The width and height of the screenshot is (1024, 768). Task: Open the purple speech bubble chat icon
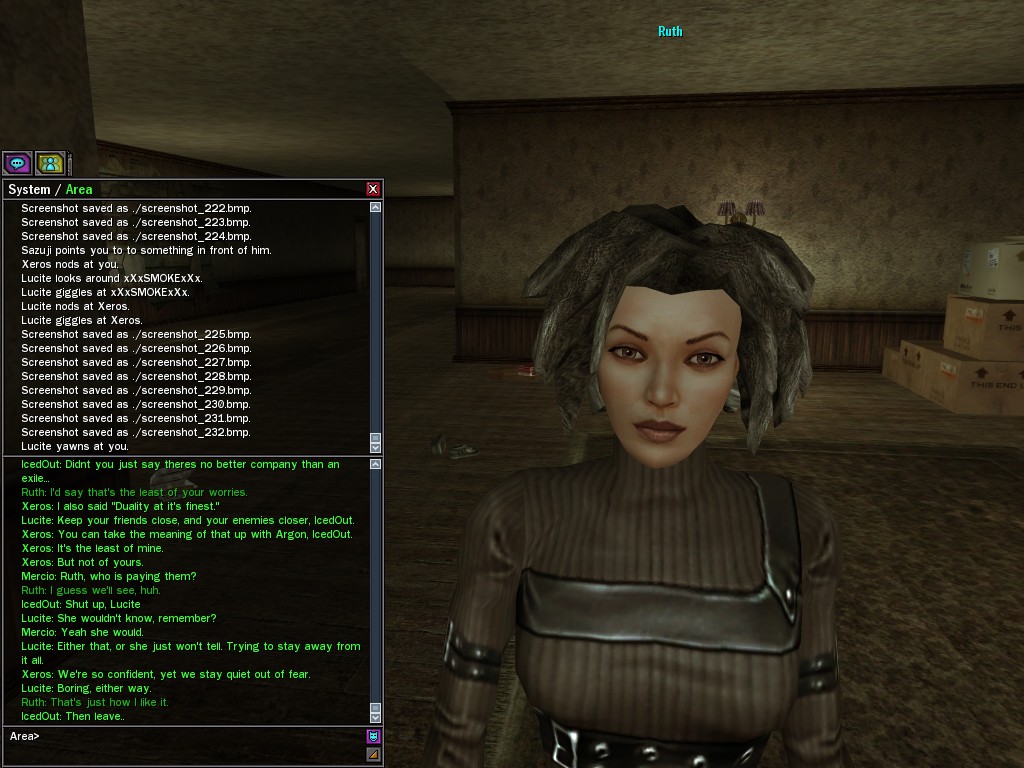point(17,163)
